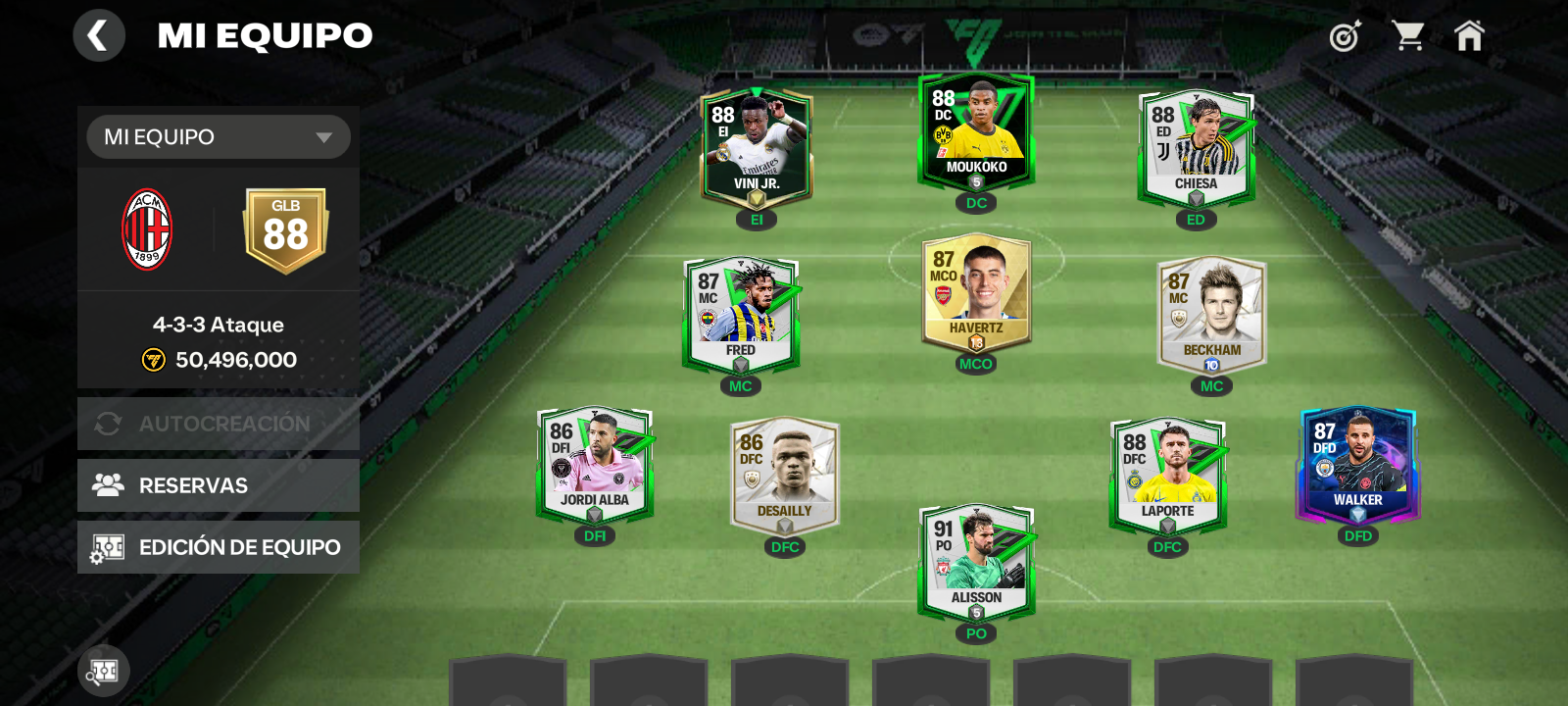Go back with the arrow button
The image size is (1568, 706).
(99, 36)
